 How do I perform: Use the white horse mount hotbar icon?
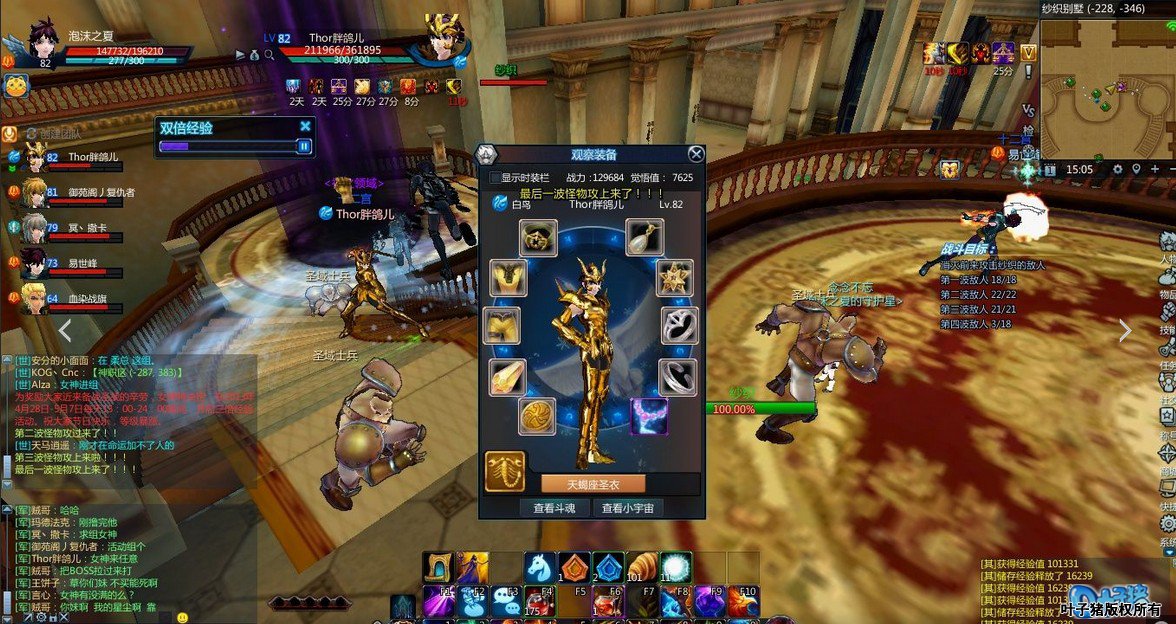tap(540, 568)
